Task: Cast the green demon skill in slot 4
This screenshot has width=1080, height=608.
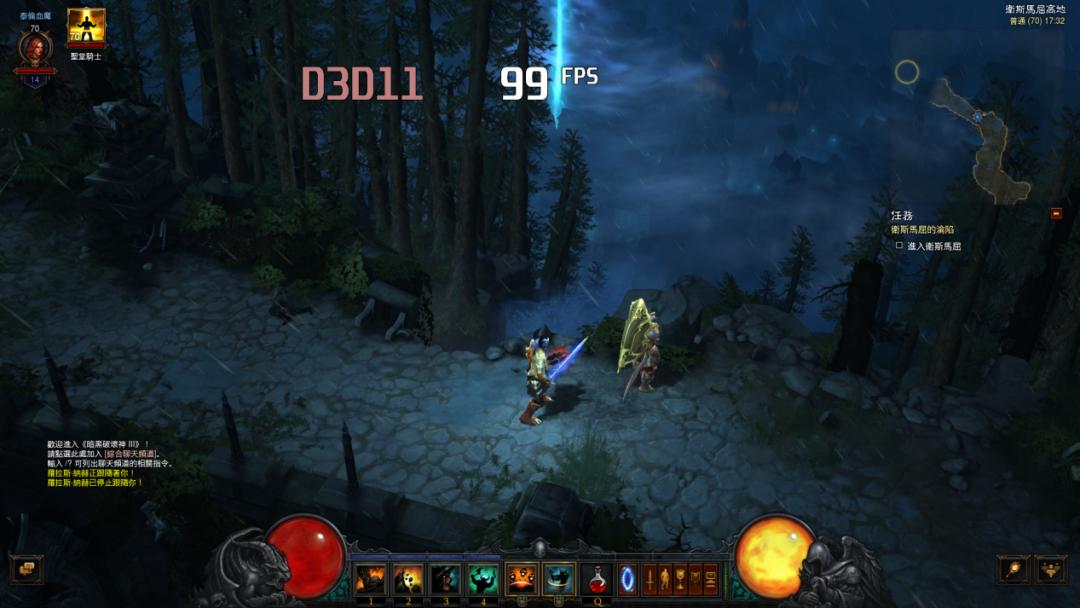Action: 483,579
